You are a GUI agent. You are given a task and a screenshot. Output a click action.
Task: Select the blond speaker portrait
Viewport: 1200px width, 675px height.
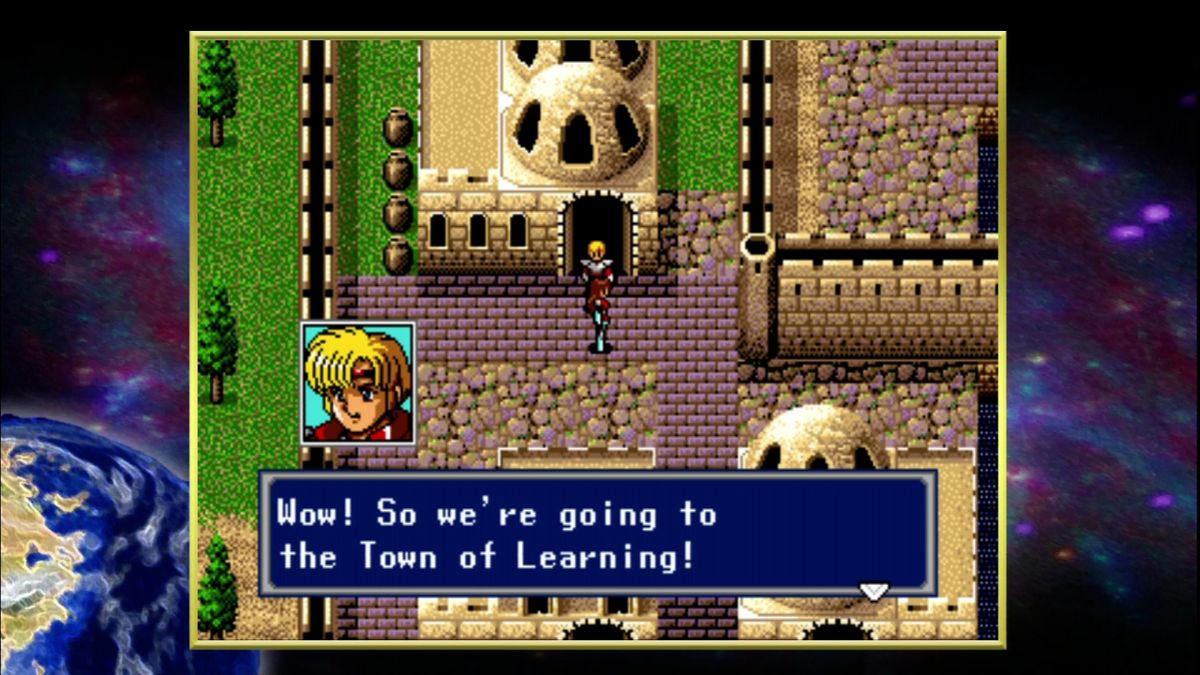[x=358, y=382]
